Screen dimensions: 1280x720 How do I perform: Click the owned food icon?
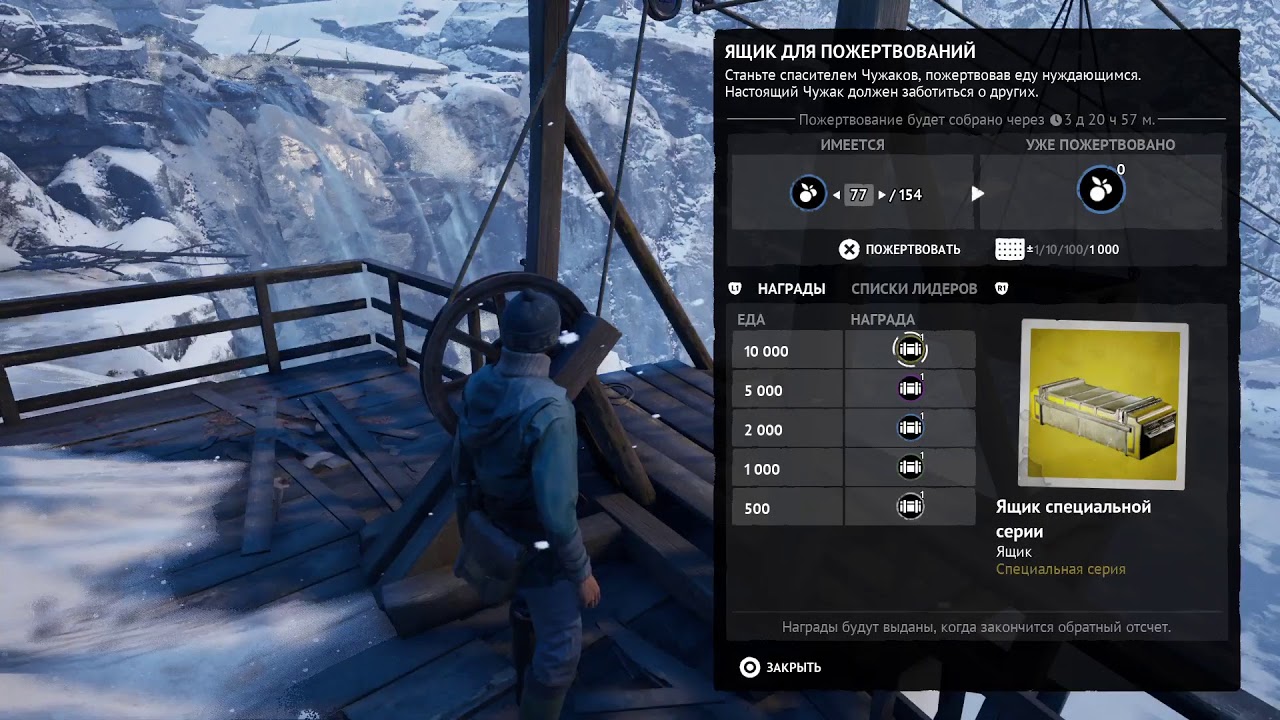(808, 193)
